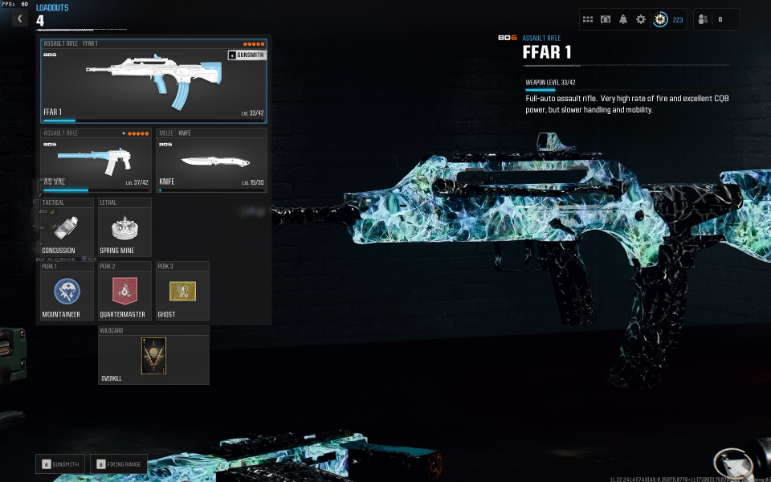Change the Quartermaster perk slot
Viewport: 771px width, 482px height.
[x=125, y=292]
